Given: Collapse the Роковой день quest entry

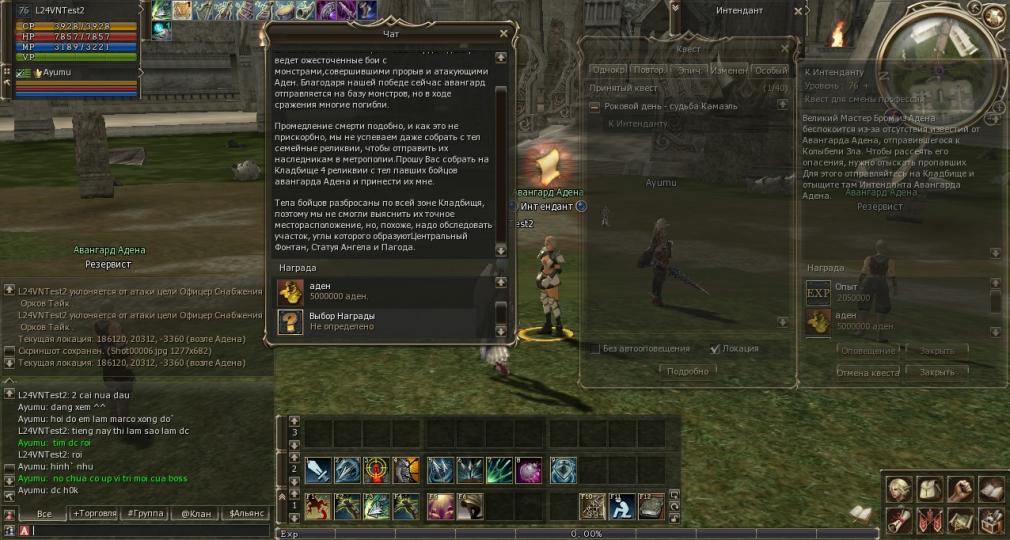Looking at the screenshot, I should pos(594,106).
